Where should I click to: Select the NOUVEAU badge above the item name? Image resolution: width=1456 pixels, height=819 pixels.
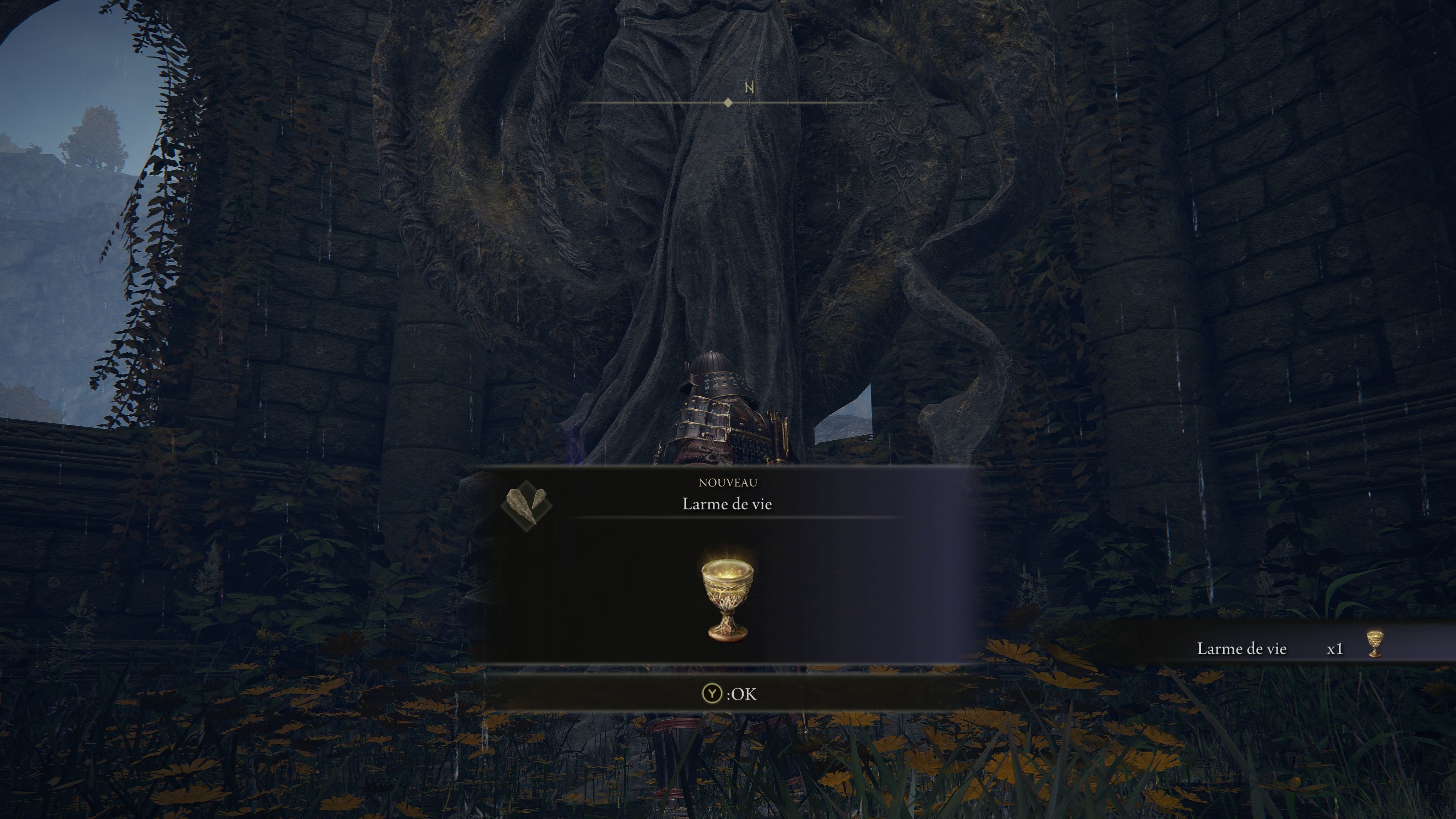coord(728,482)
